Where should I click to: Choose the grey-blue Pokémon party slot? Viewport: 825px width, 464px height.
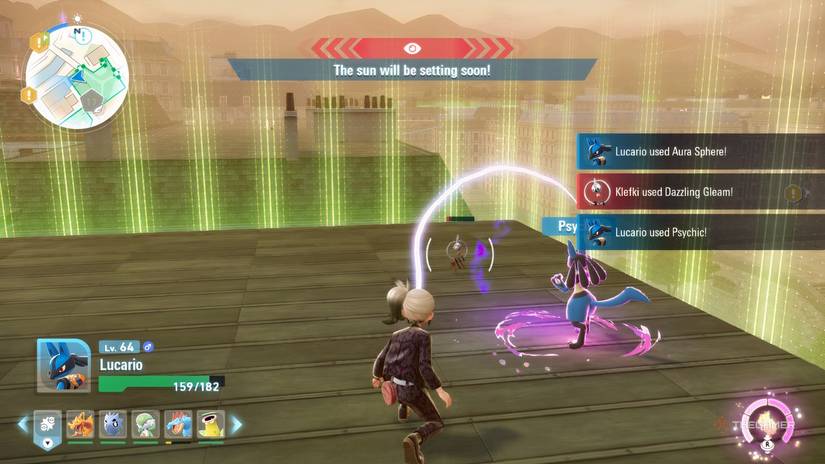(114, 425)
